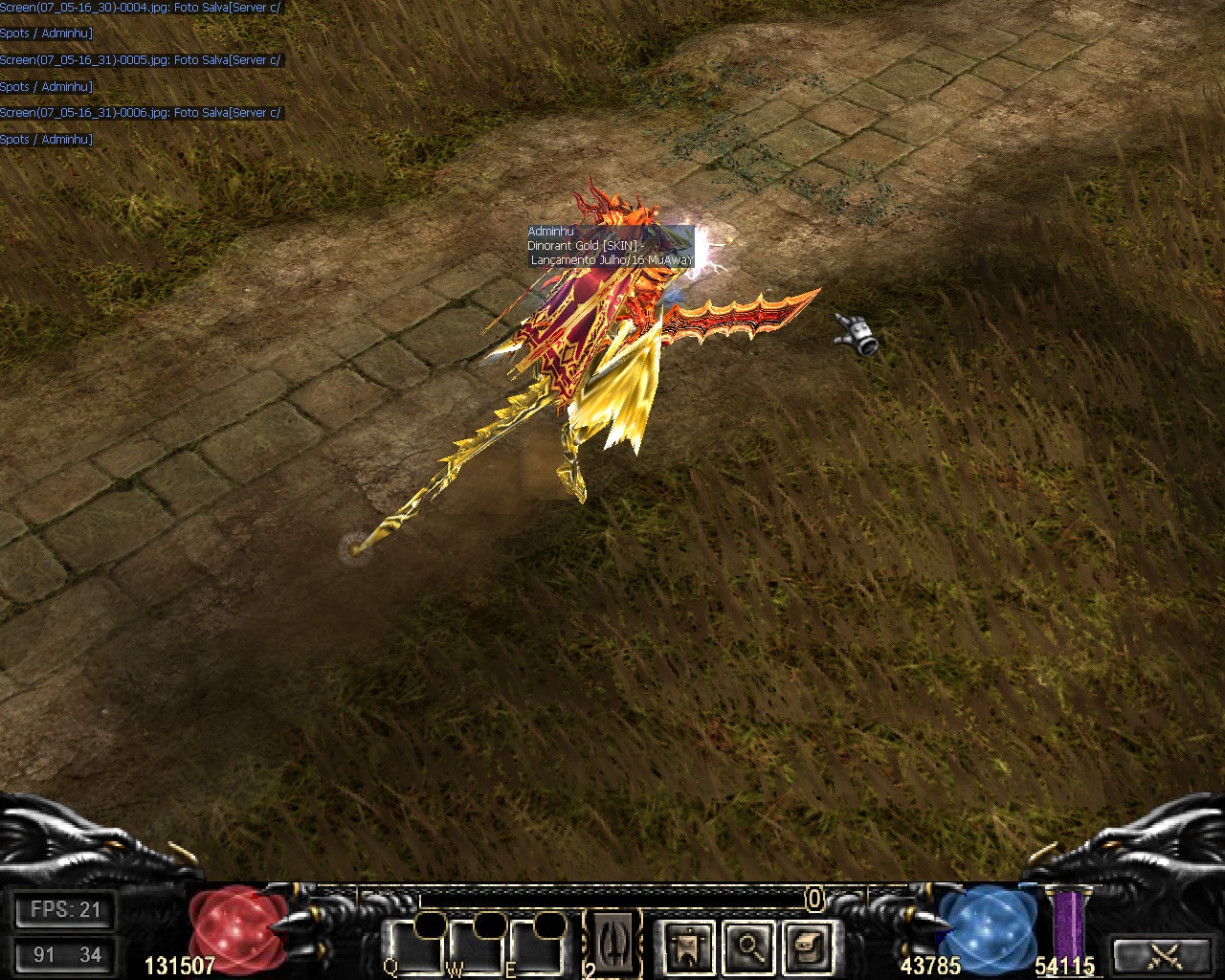
Task: Click the crossed swords button
Action: [1165, 954]
